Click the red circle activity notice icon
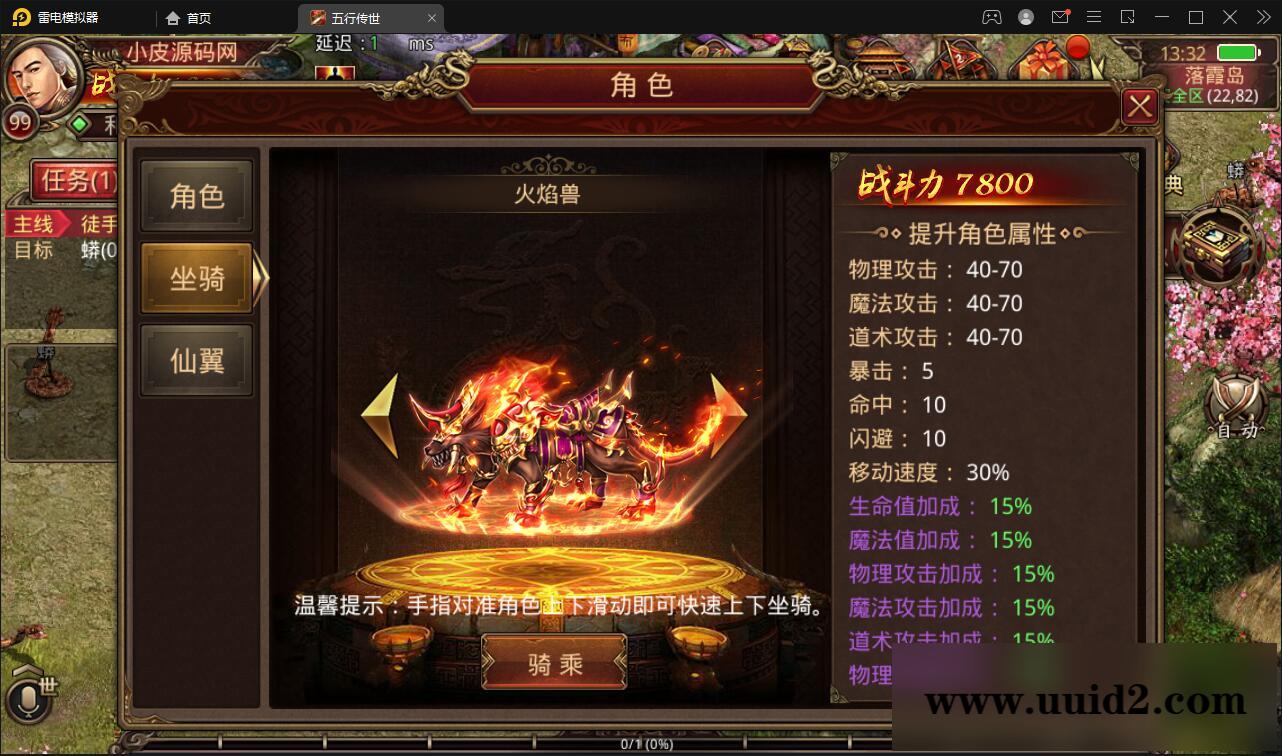This screenshot has width=1282, height=756. coord(1077,48)
